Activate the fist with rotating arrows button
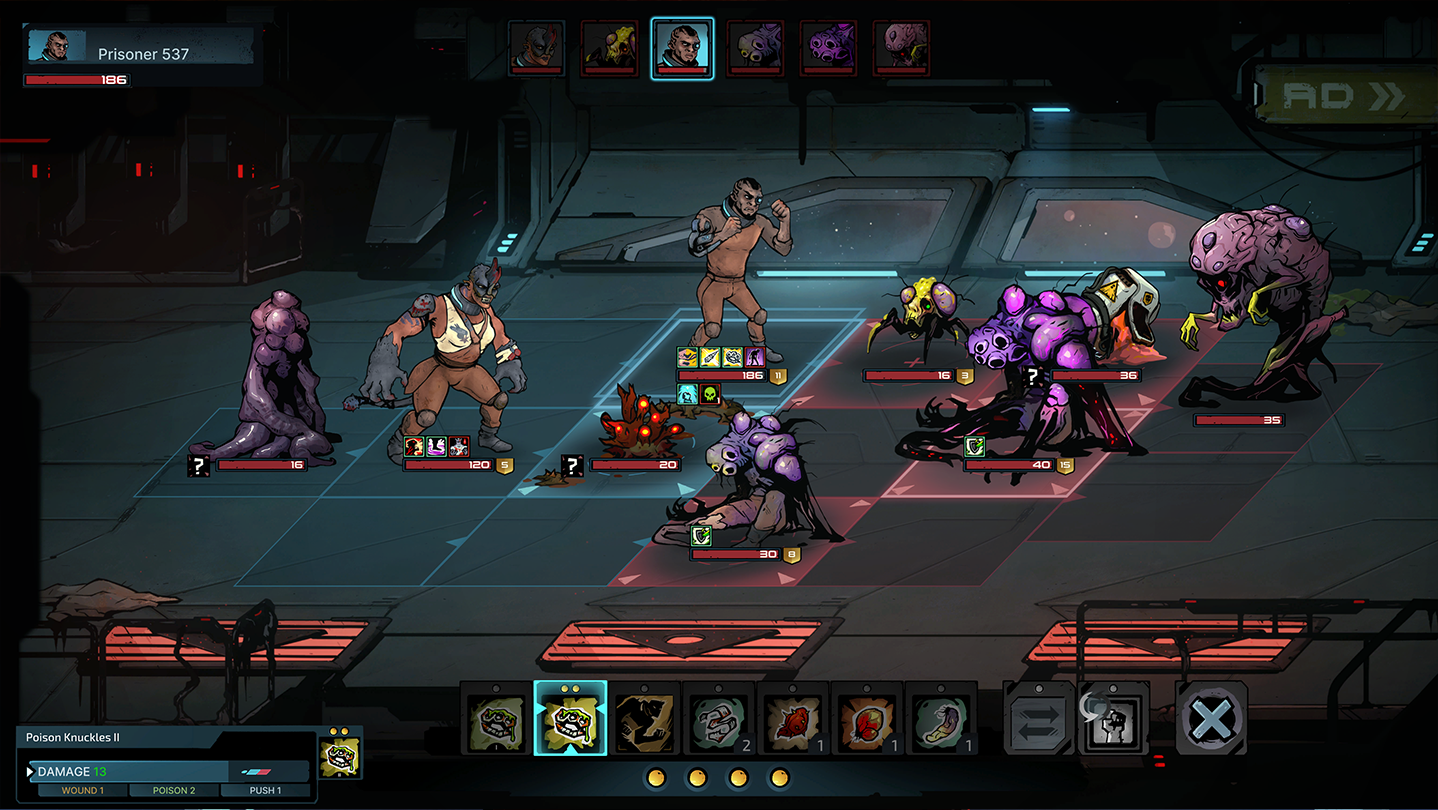This screenshot has height=810, width=1438. [1112, 719]
